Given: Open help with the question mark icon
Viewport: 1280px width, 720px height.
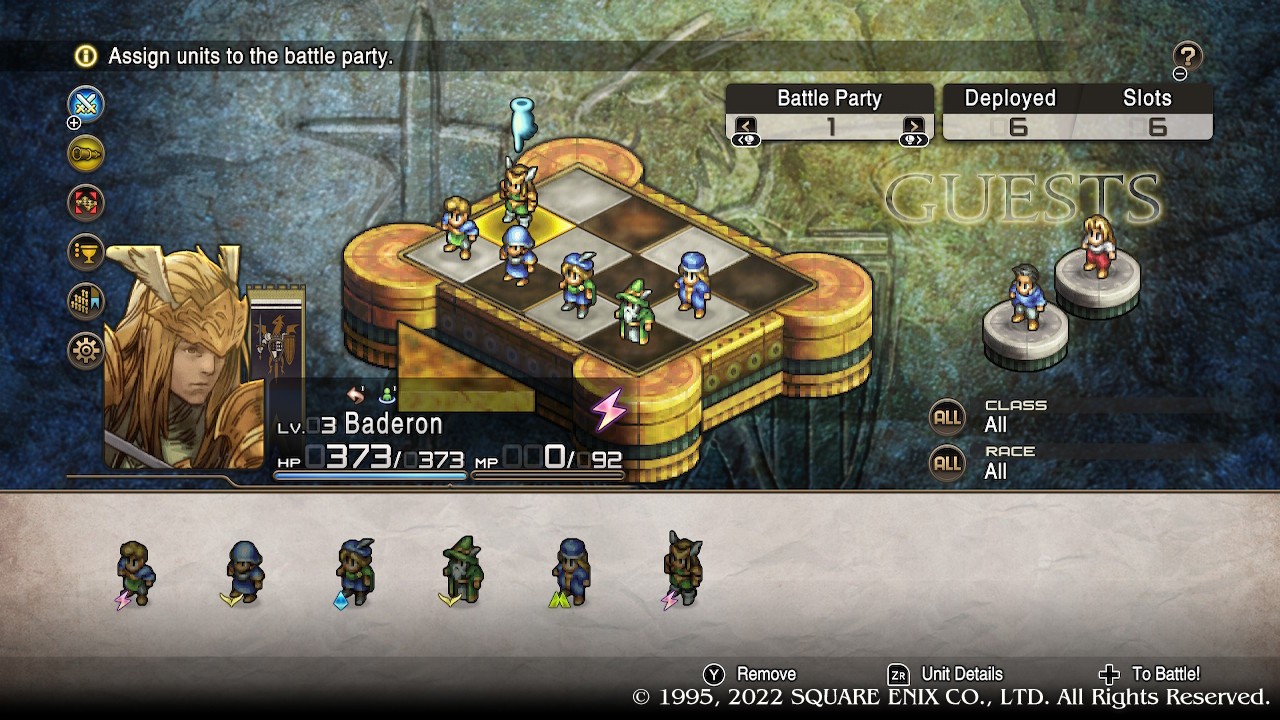Looking at the screenshot, I should [x=1187, y=56].
